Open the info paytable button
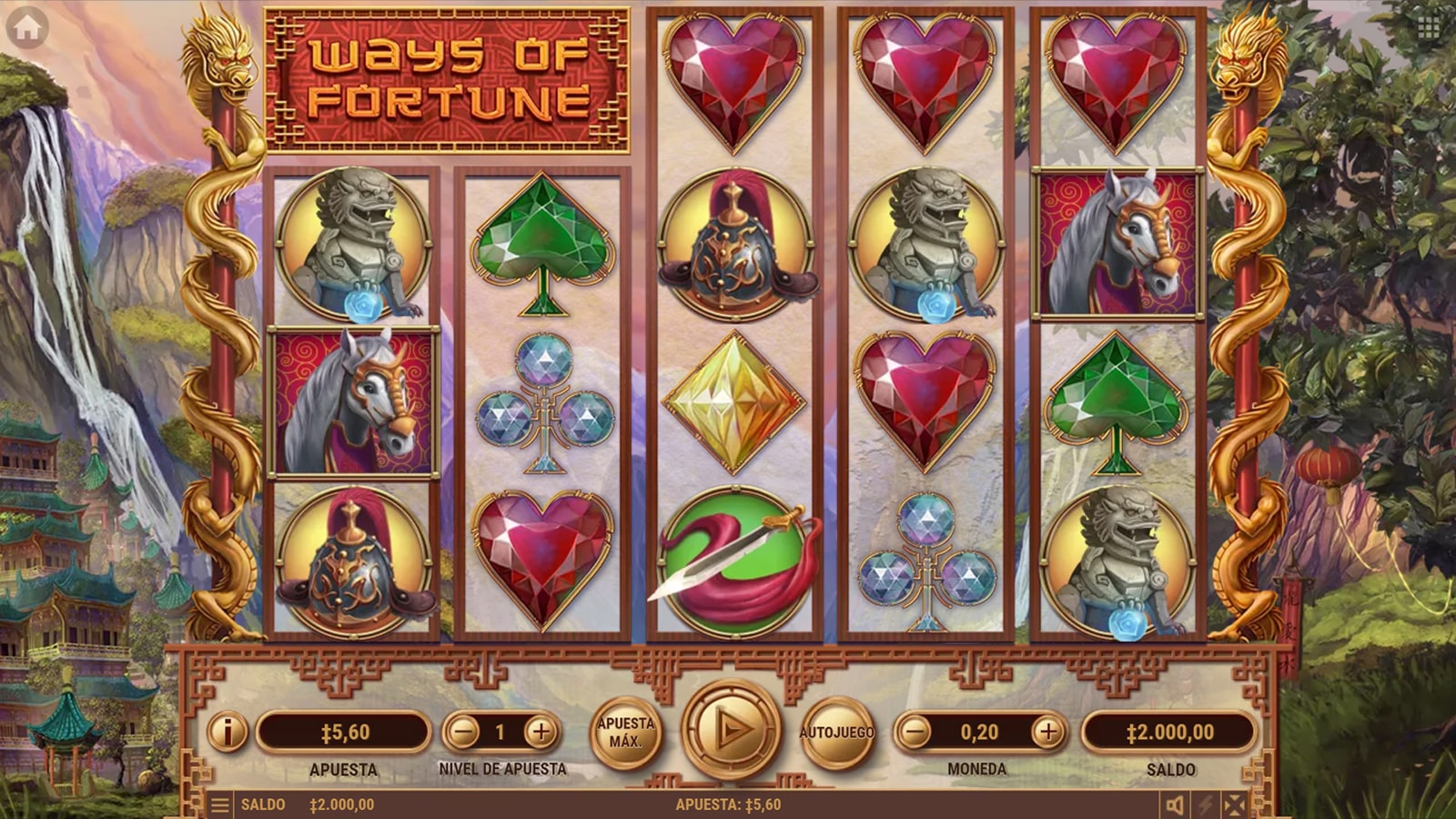Viewport: 1456px width, 819px height. tap(227, 731)
